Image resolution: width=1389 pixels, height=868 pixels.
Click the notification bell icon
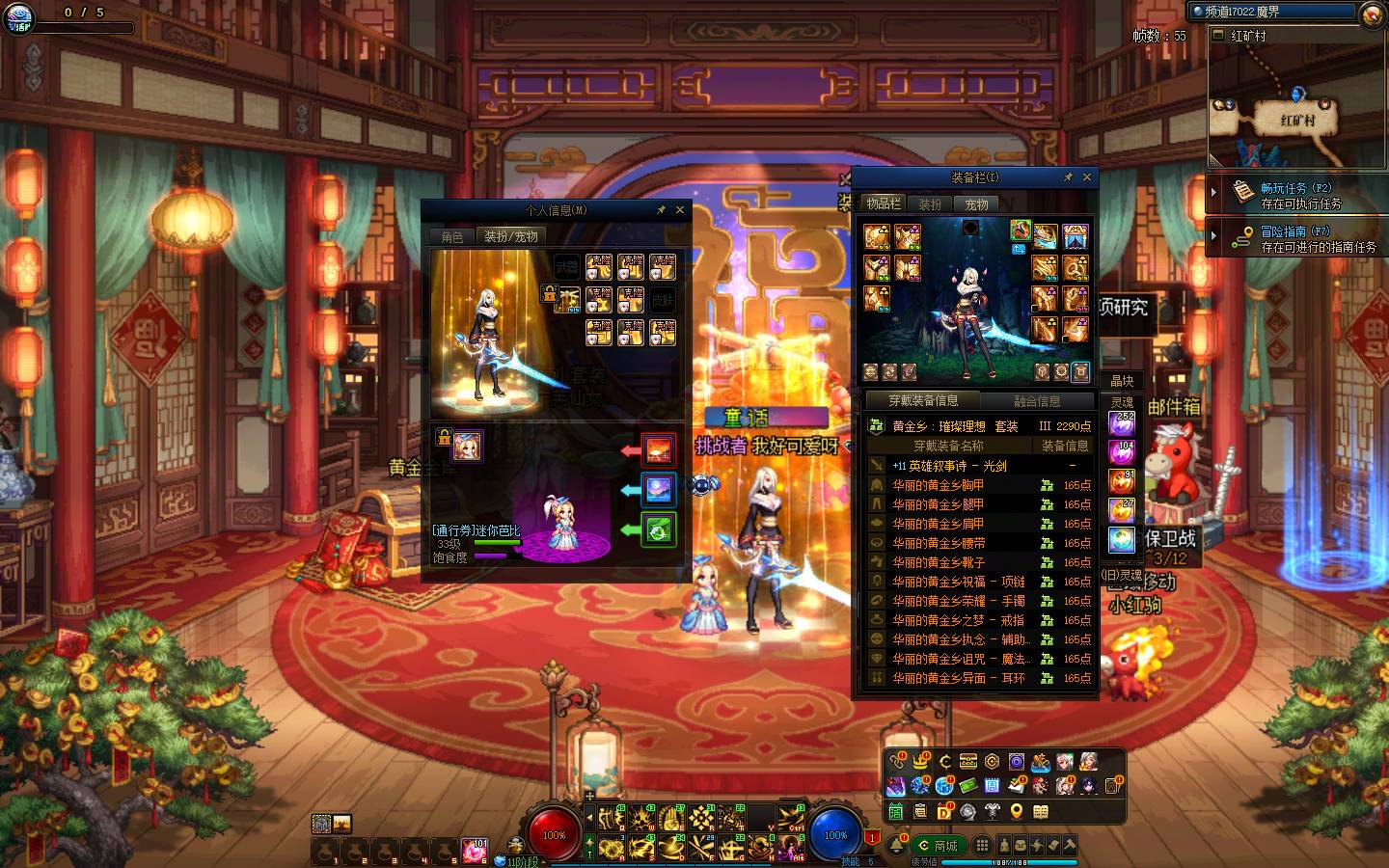tap(896, 846)
